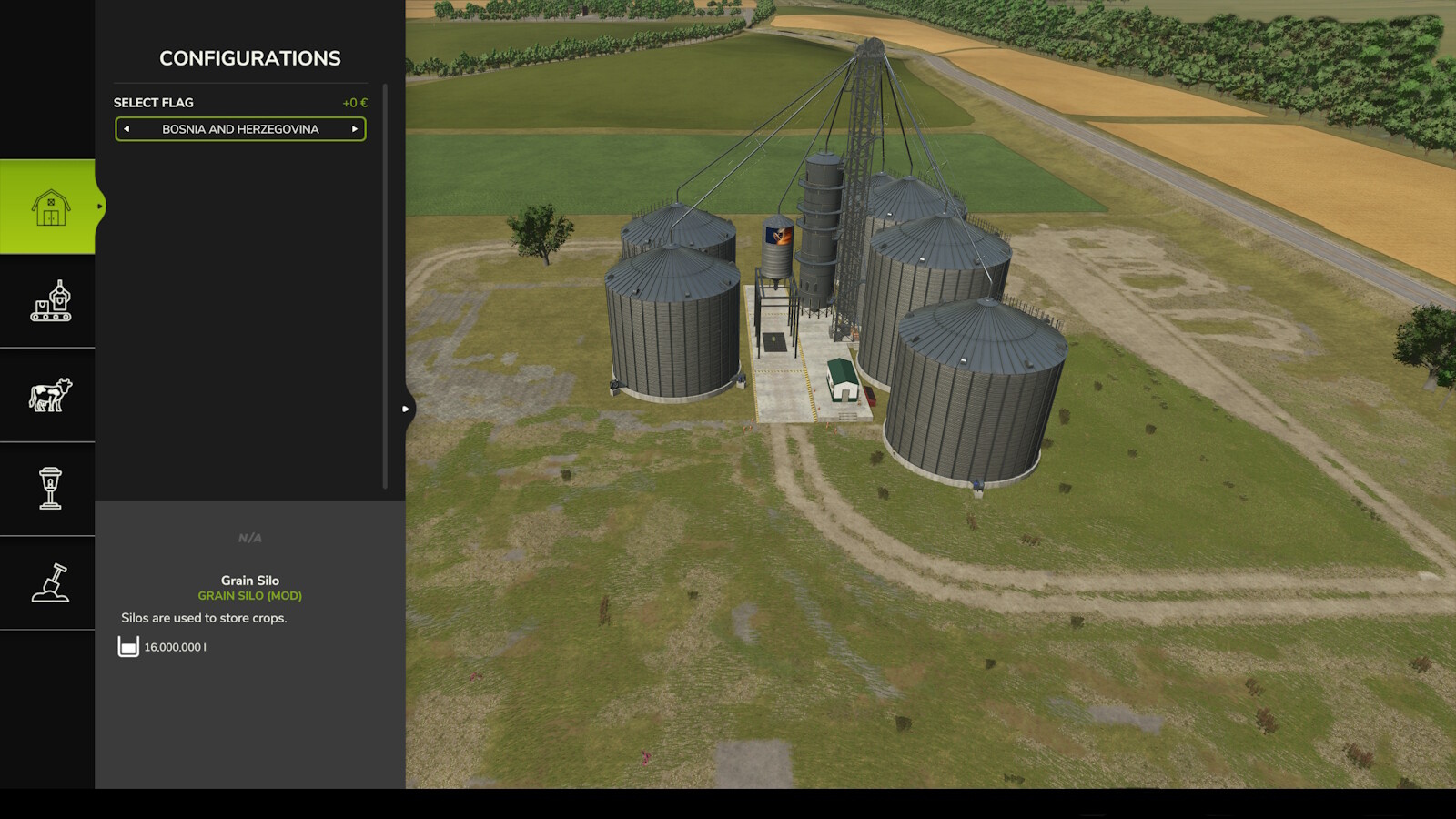Click the right arrow inside the flag selector
Image resolution: width=1456 pixels, height=819 pixels.
[x=356, y=129]
